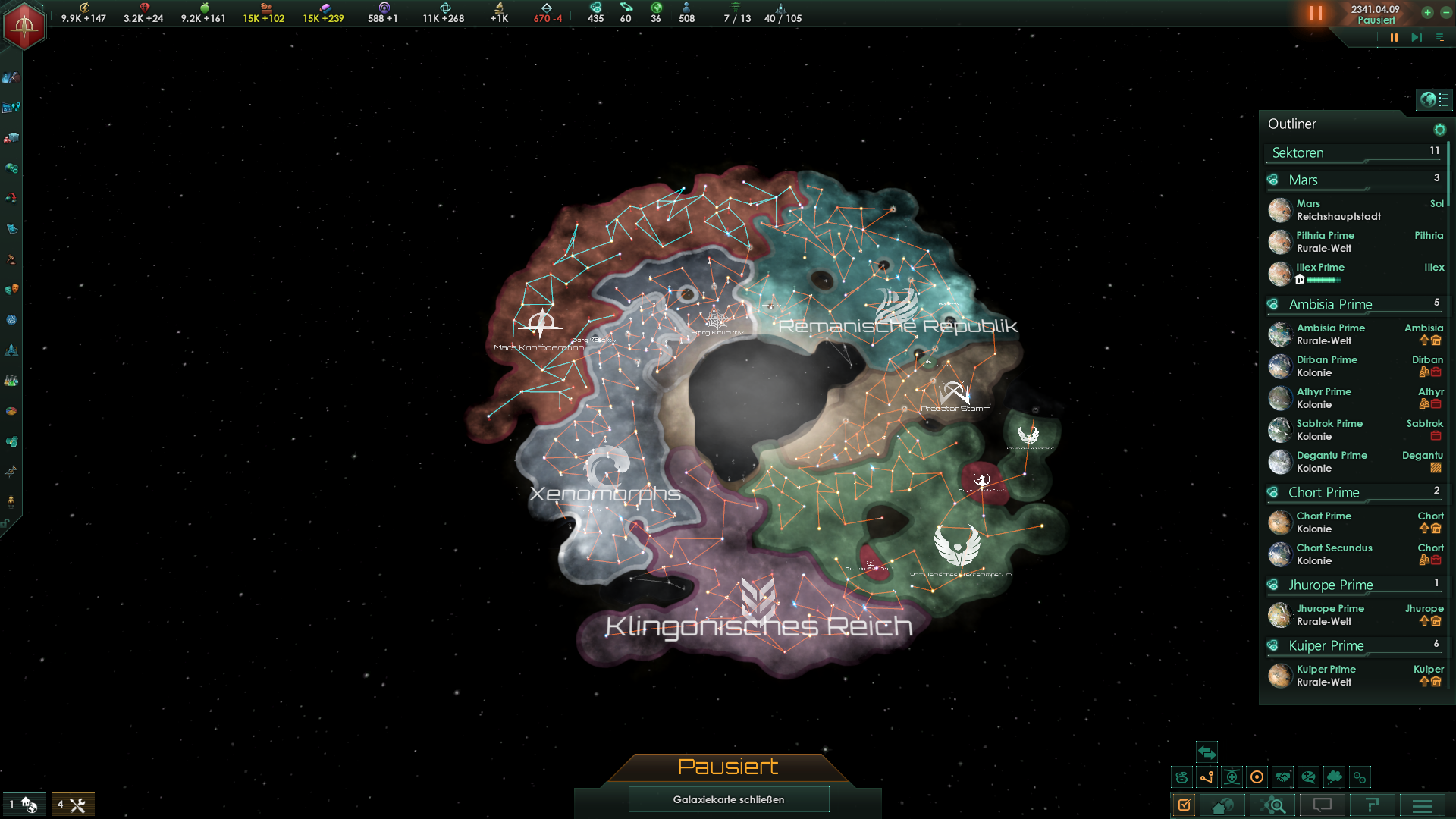Toggle the handshake diplomacy map mode
Image resolution: width=1456 pixels, height=819 pixels.
pyautogui.click(x=1282, y=777)
